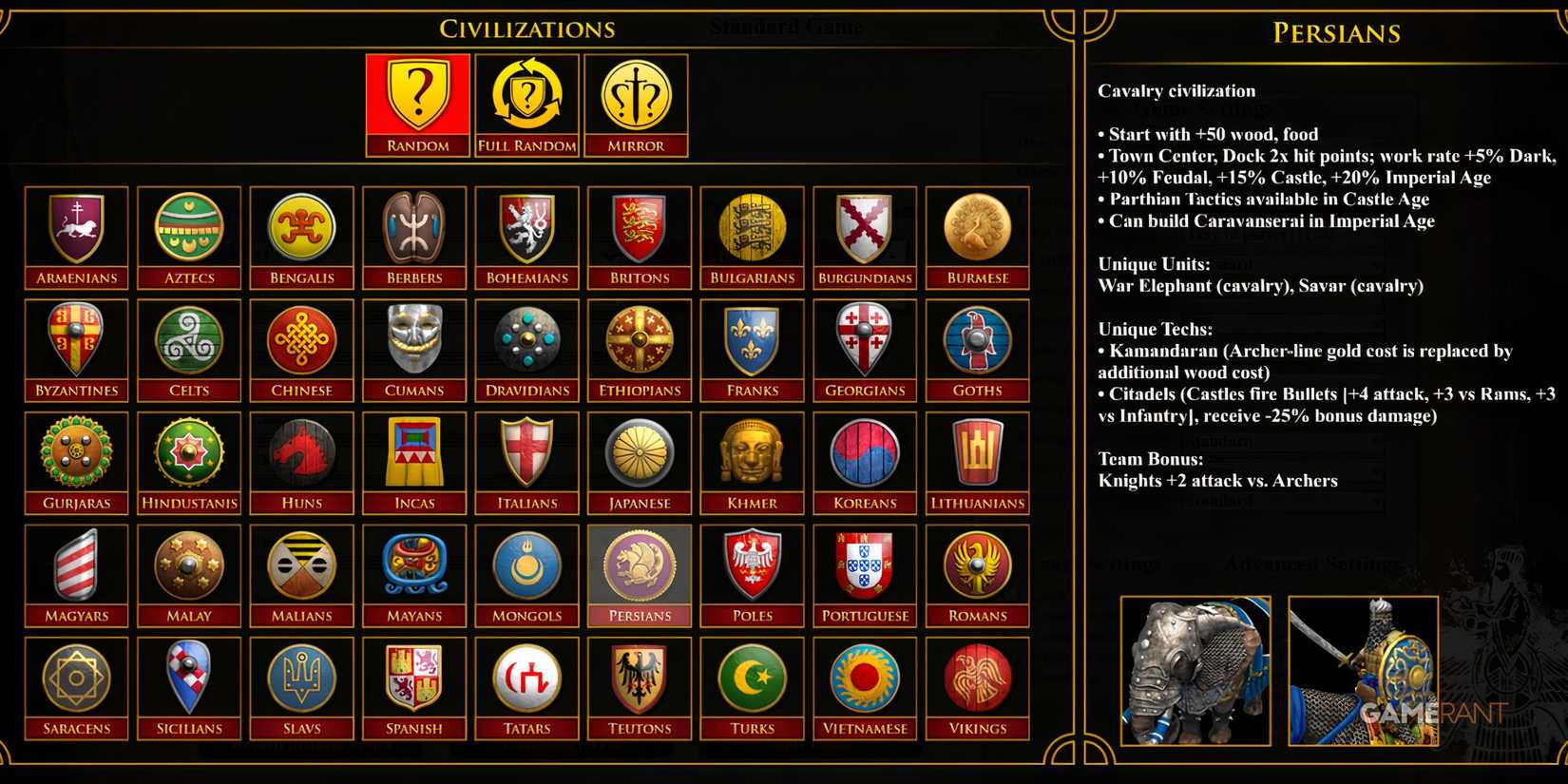
Task: Pick the Goths civilization icon
Action: point(977,340)
